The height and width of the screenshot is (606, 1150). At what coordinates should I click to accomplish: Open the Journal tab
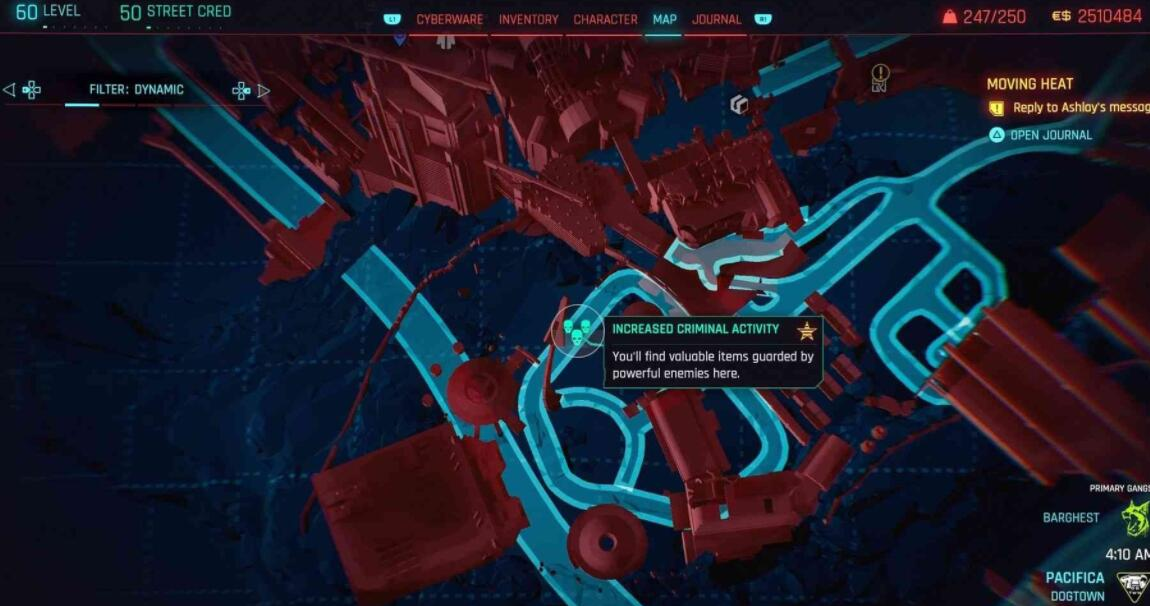tap(716, 19)
